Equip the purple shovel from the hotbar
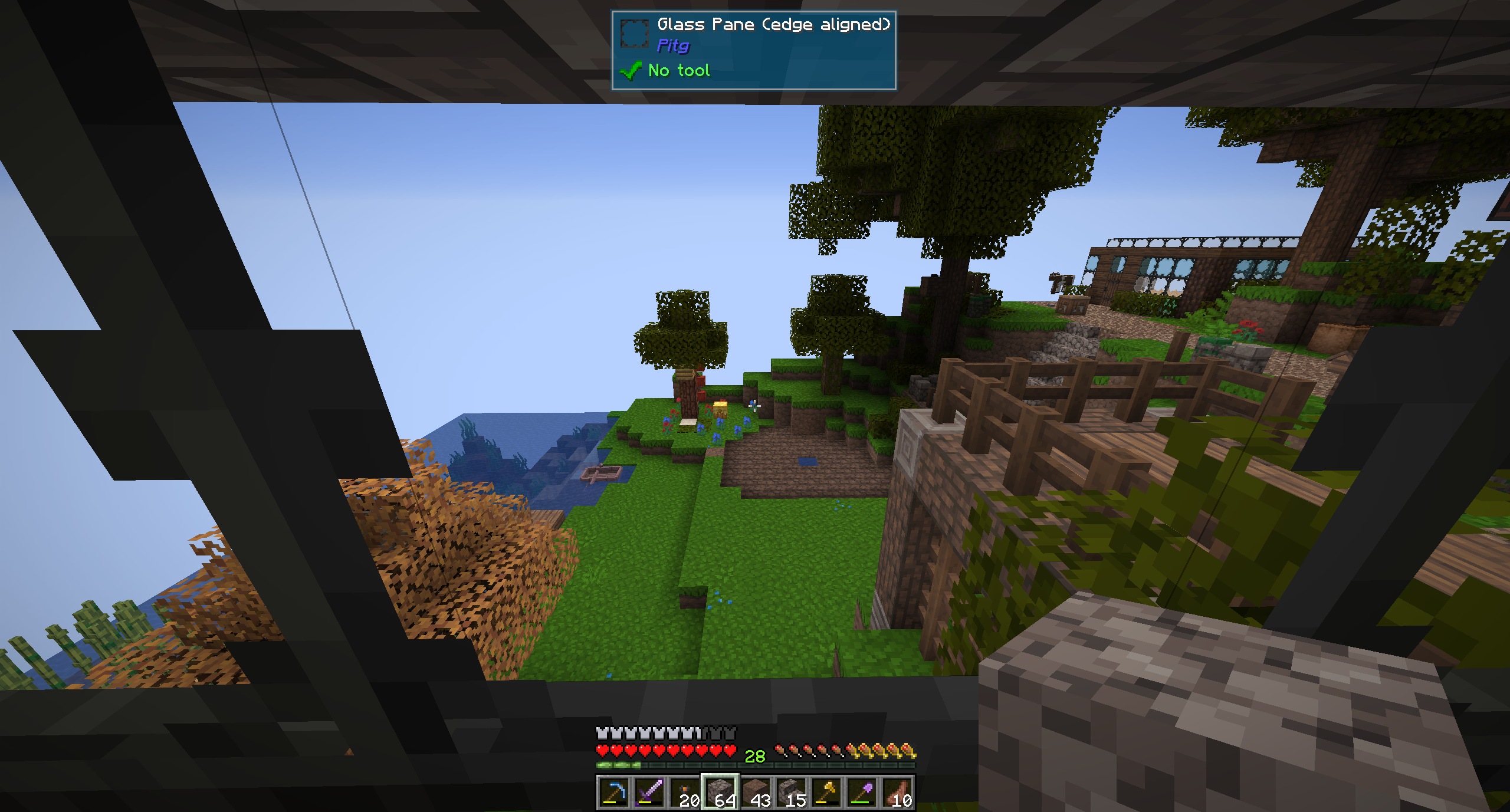1510x812 pixels. click(x=862, y=792)
